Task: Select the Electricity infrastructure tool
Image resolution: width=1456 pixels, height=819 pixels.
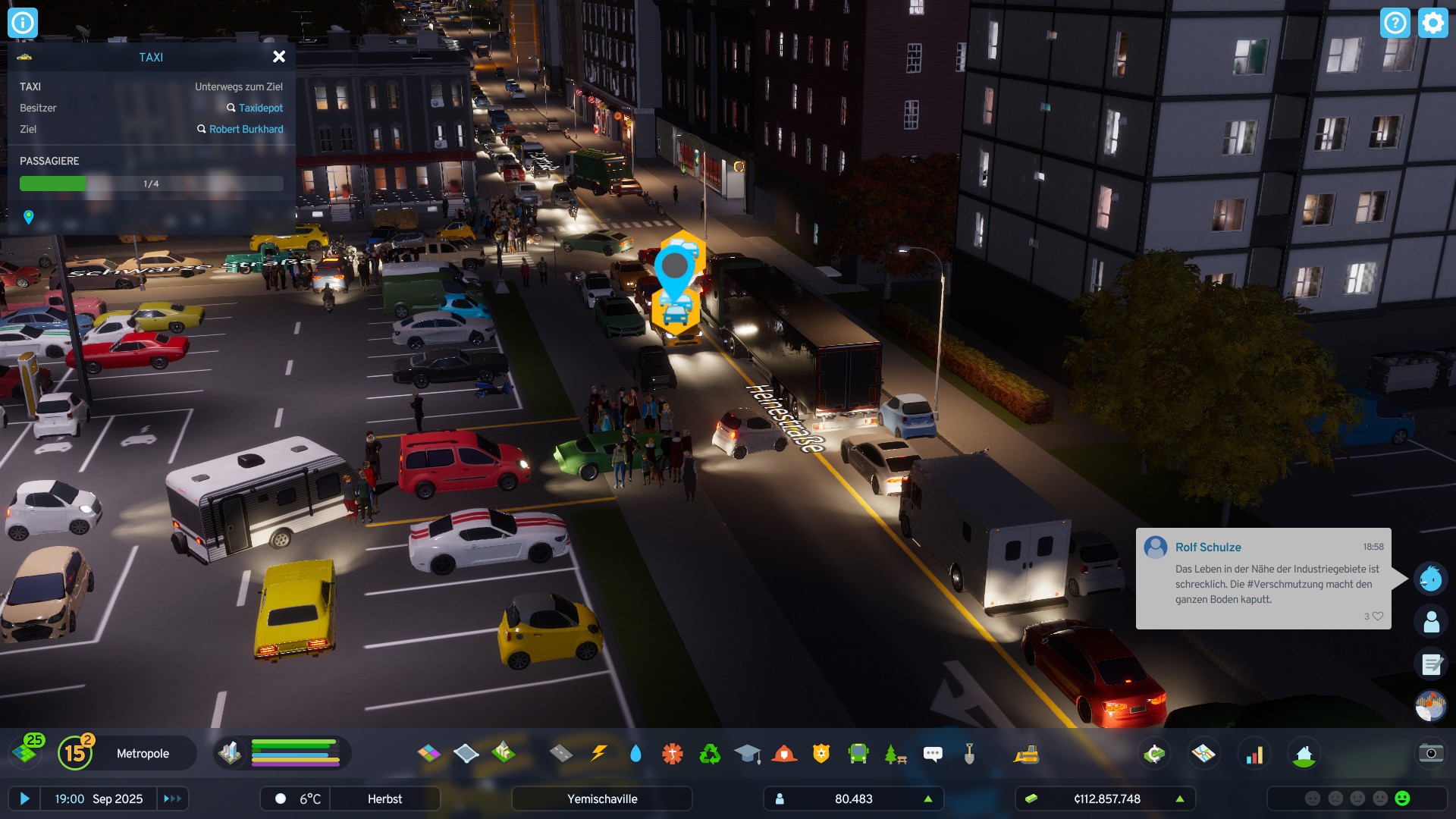Action: click(598, 753)
